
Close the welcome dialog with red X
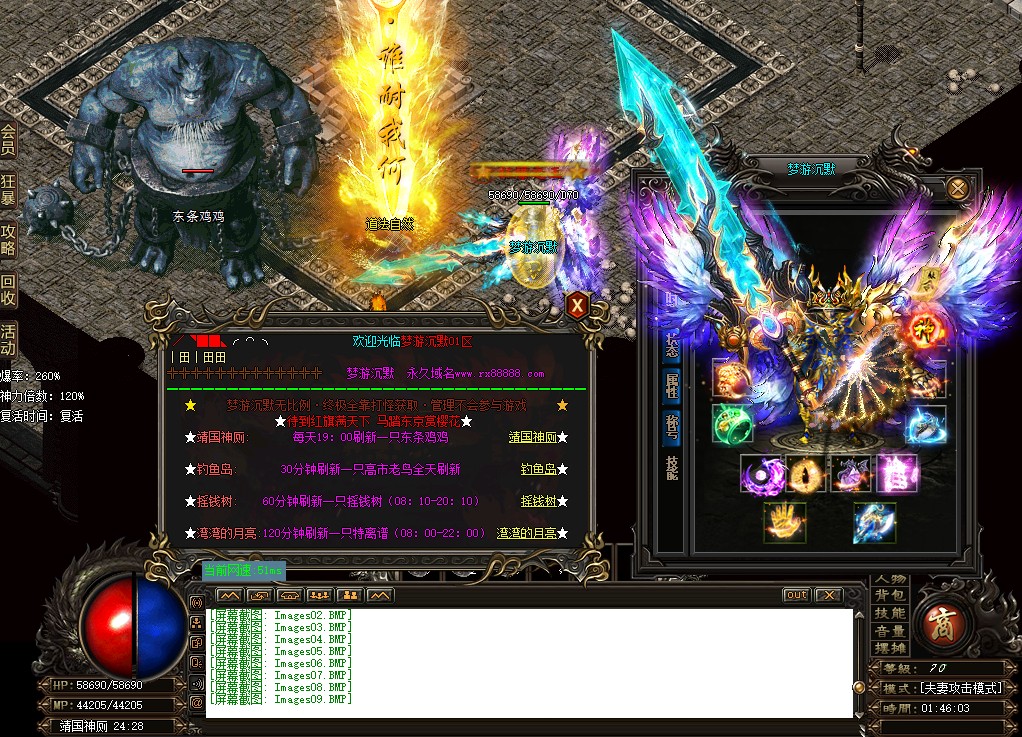click(x=577, y=305)
